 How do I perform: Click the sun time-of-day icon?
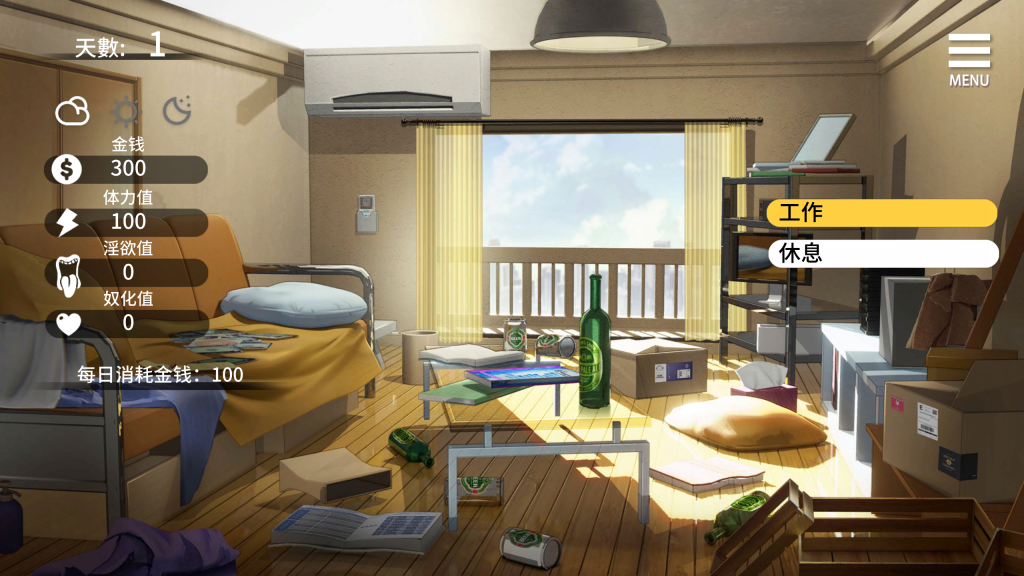tap(125, 111)
